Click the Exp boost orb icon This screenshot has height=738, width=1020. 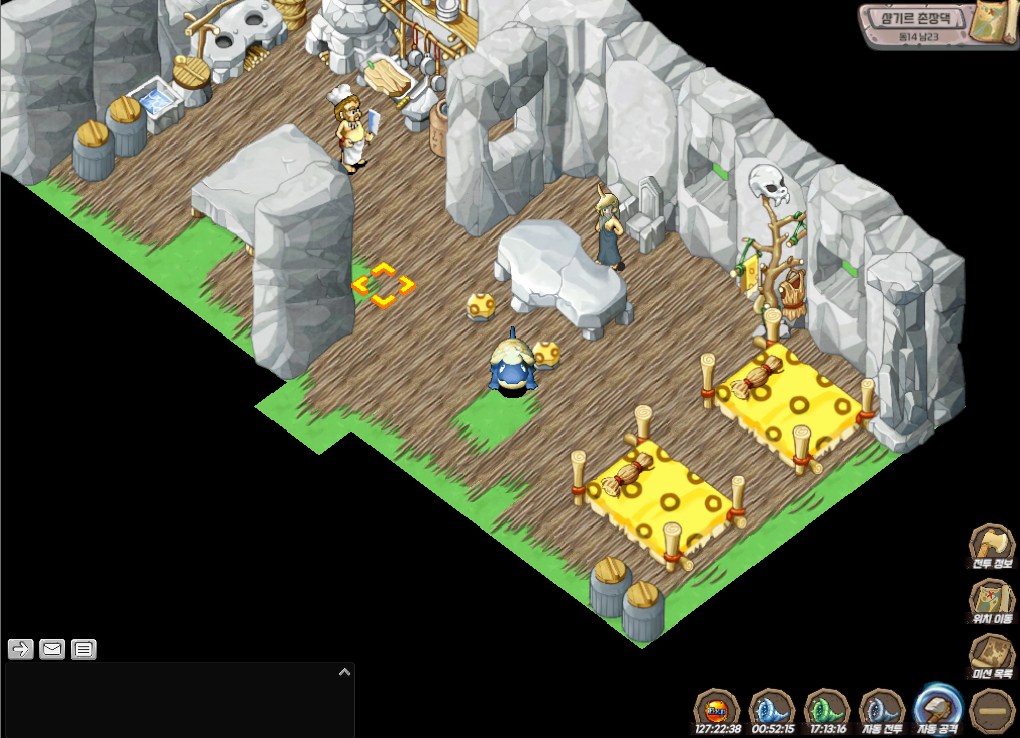(716, 710)
